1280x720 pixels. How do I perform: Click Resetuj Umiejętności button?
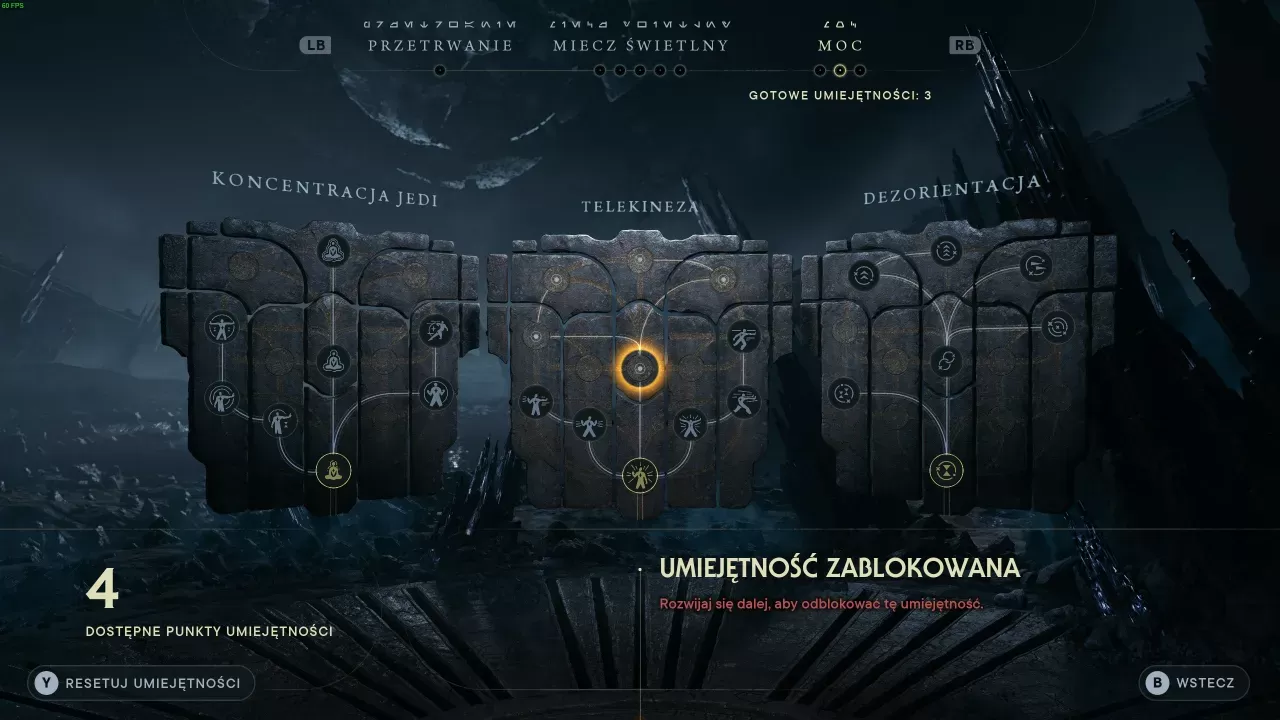[140, 683]
